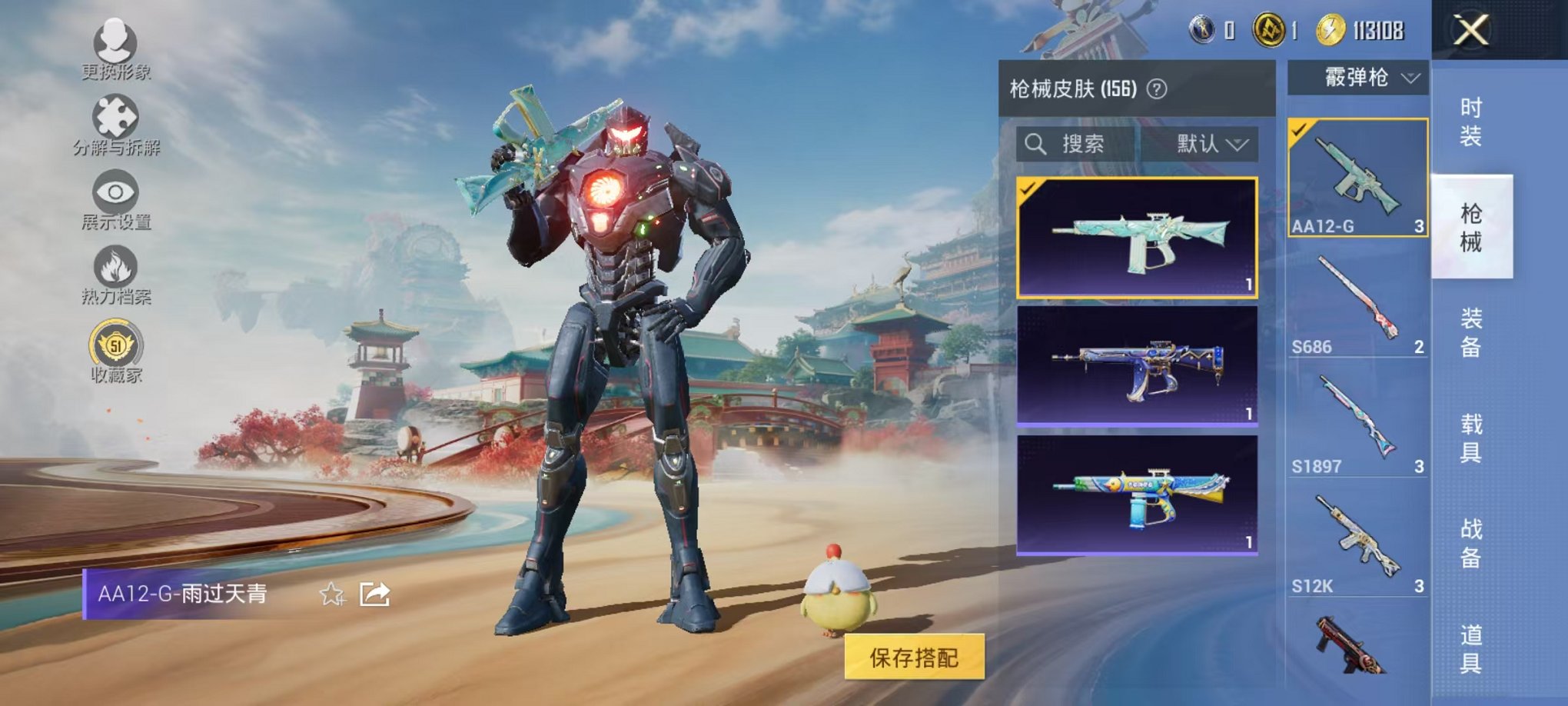Collapse the AA12-G skin selection chevron
This screenshot has width=1568, height=706.
point(1412,79)
